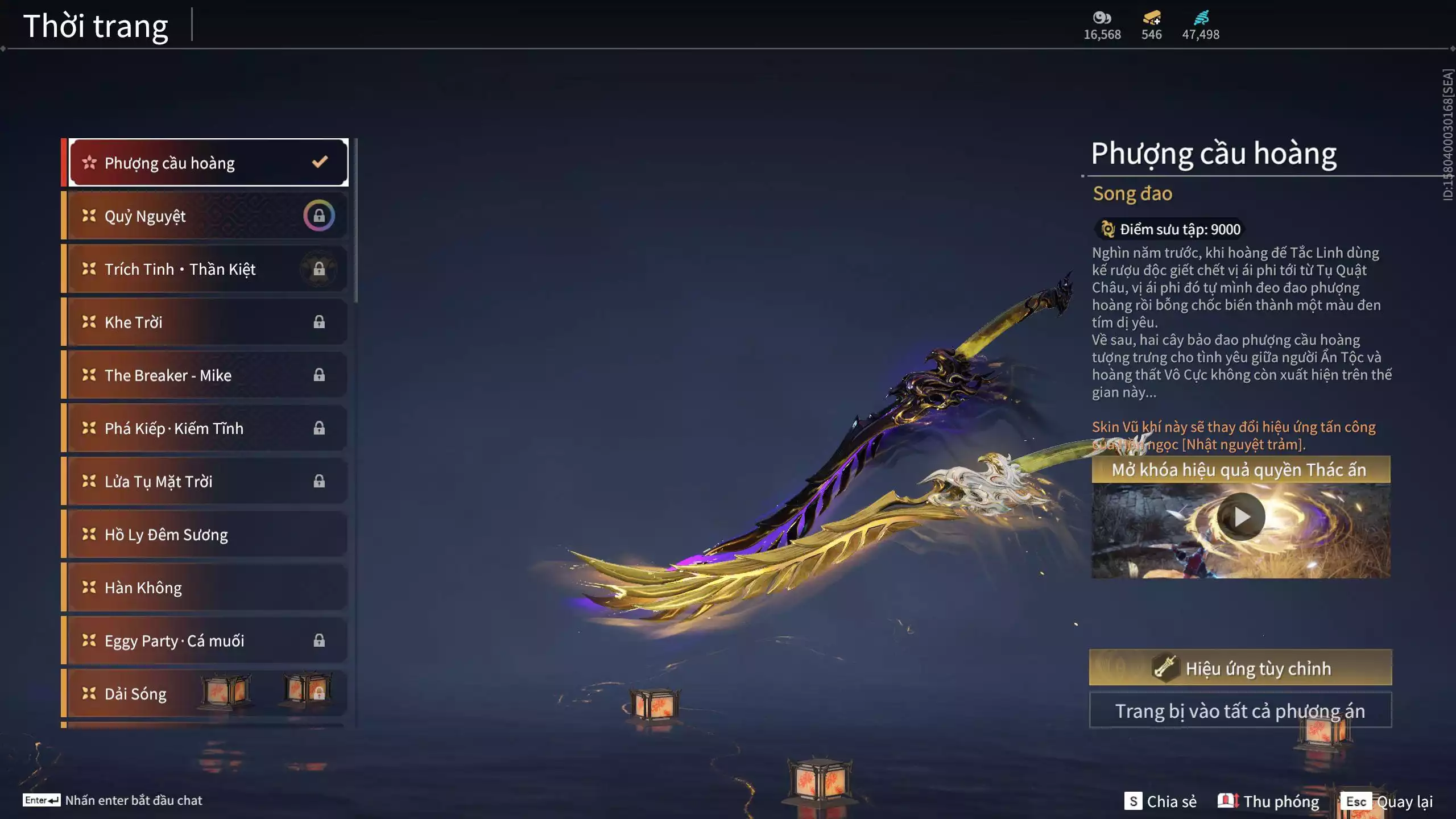This screenshot has height=819, width=1456.
Task: Click the Thu phóng book zoom icon
Action: (1227, 800)
